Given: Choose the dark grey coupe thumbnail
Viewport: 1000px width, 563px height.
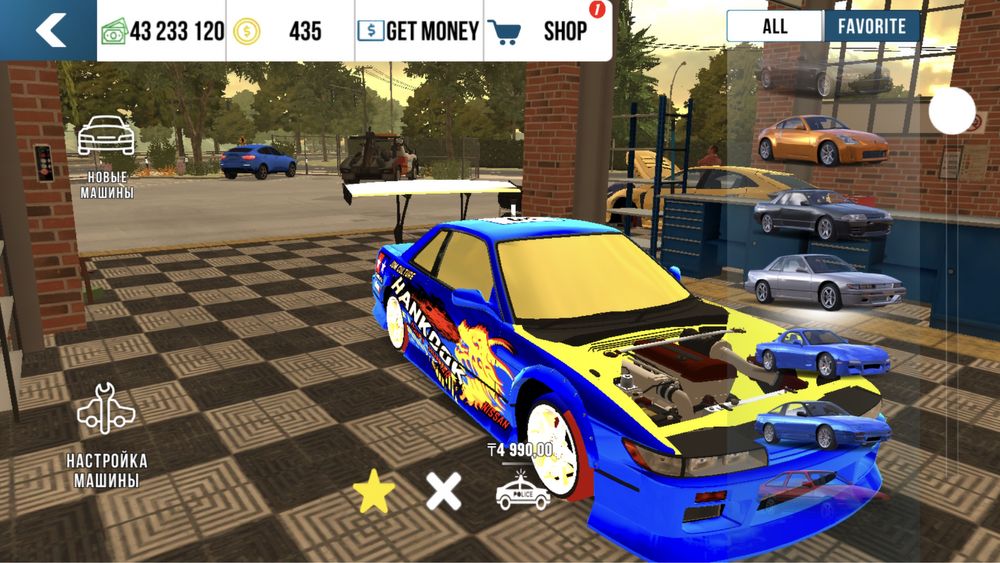Looking at the screenshot, I should 822,212.
